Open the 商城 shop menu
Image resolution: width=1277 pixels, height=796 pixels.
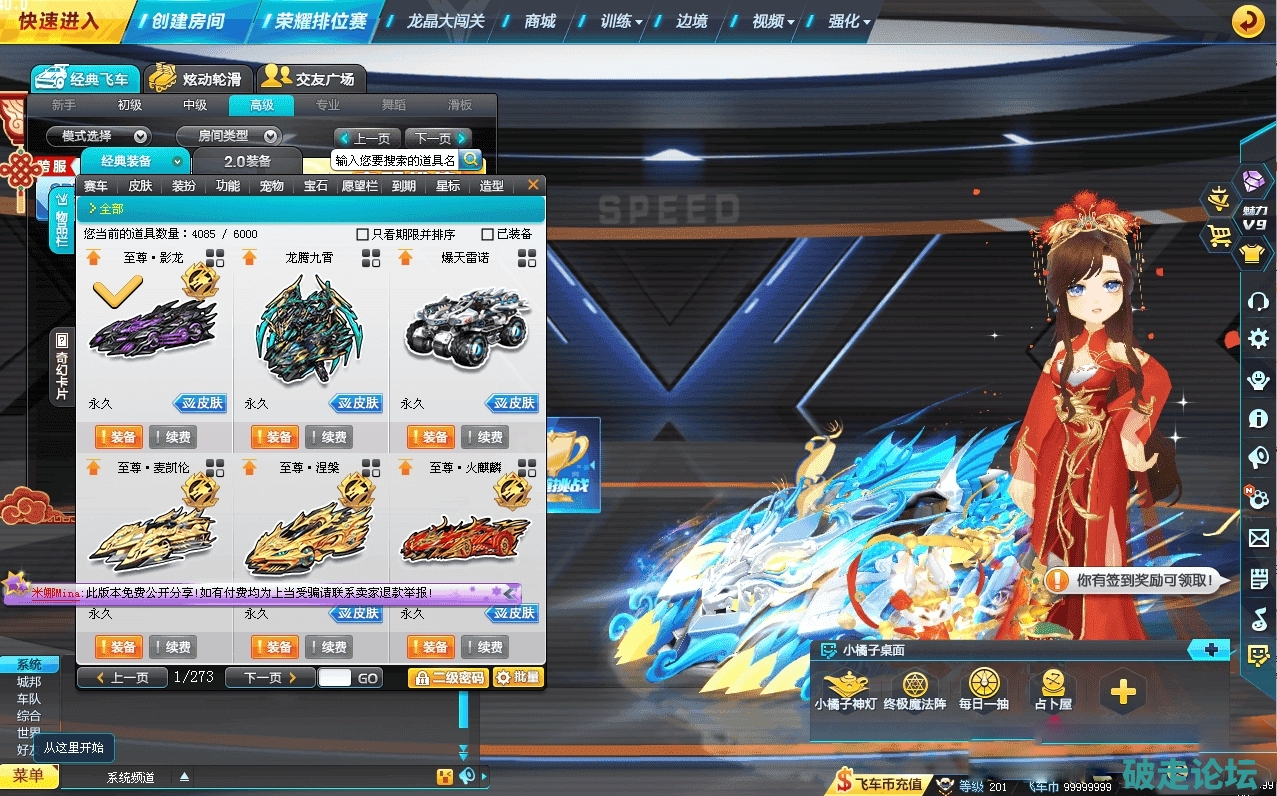[540, 21]
